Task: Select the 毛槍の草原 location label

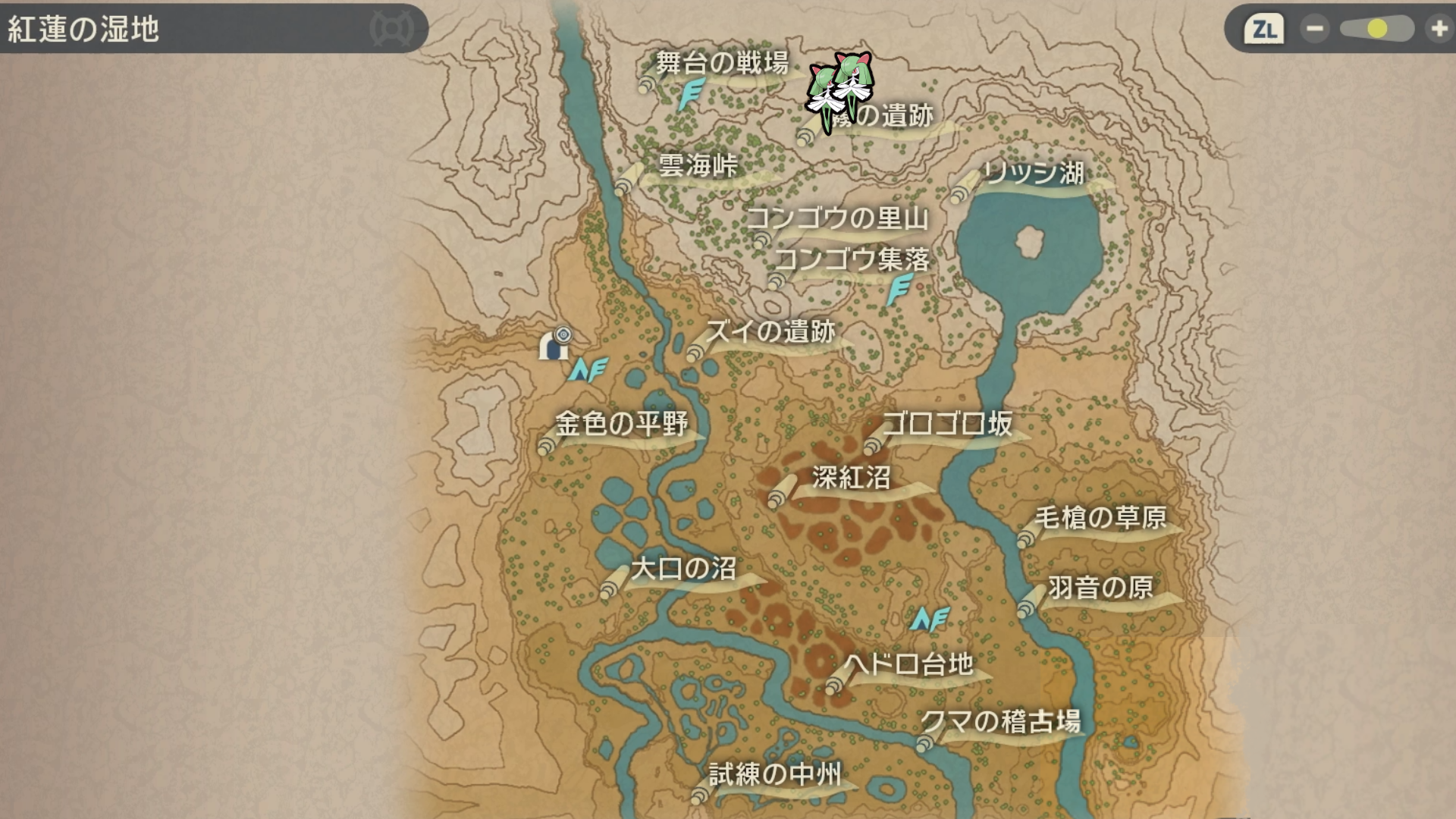Action: (1100, 518)
